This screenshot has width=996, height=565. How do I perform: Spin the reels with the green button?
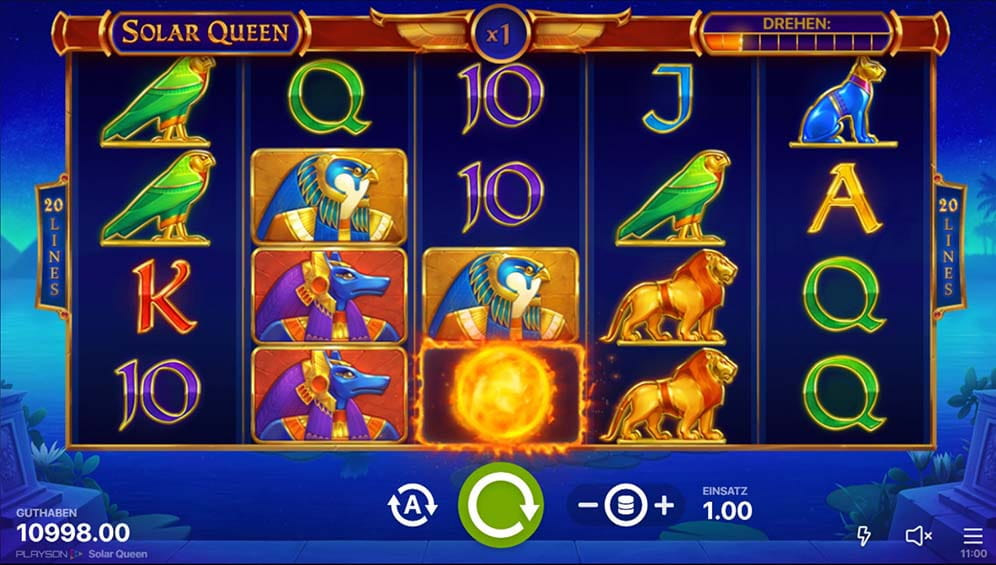500,505
